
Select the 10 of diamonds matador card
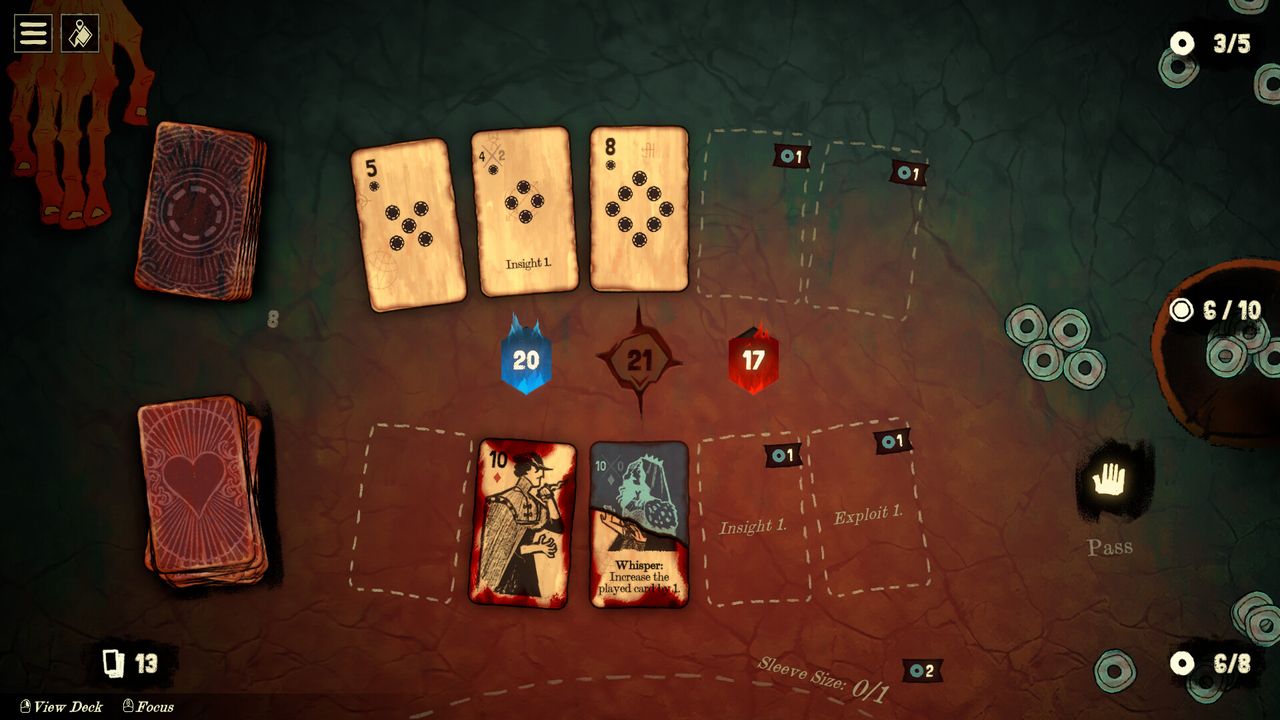tap(522, 522)
